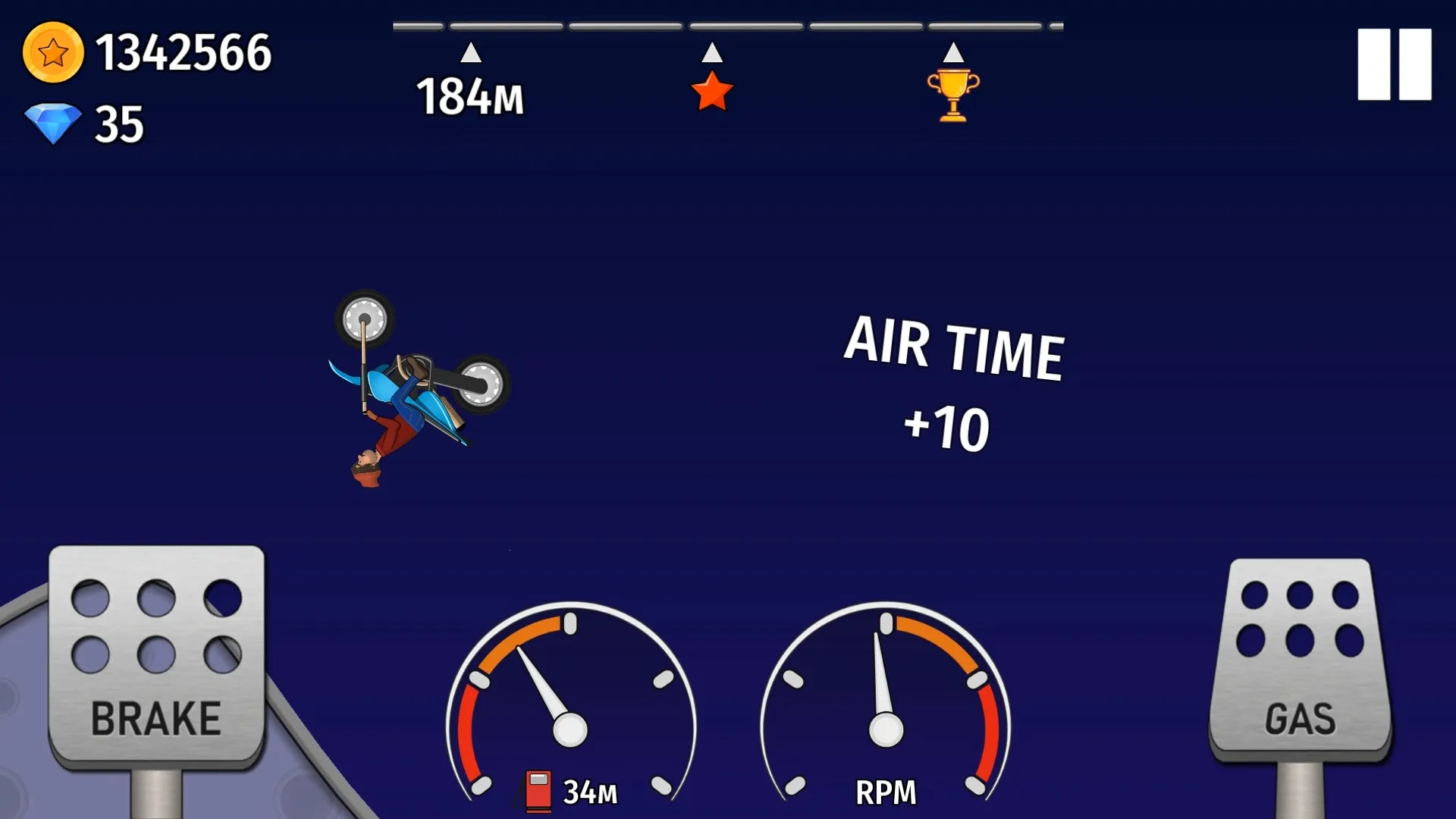Select the level progress bar at top
The width and height of the screenshot is (1456, 819).
tap(728, 25)
